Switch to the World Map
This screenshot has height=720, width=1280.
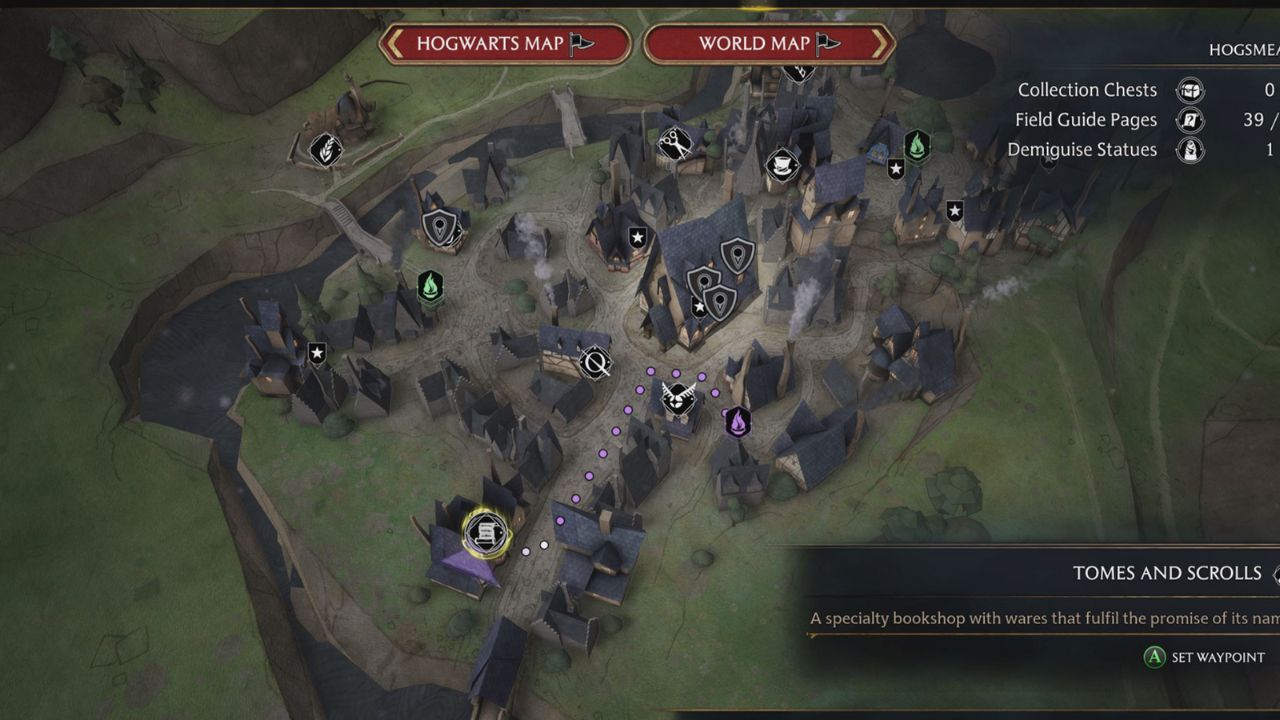768,43
